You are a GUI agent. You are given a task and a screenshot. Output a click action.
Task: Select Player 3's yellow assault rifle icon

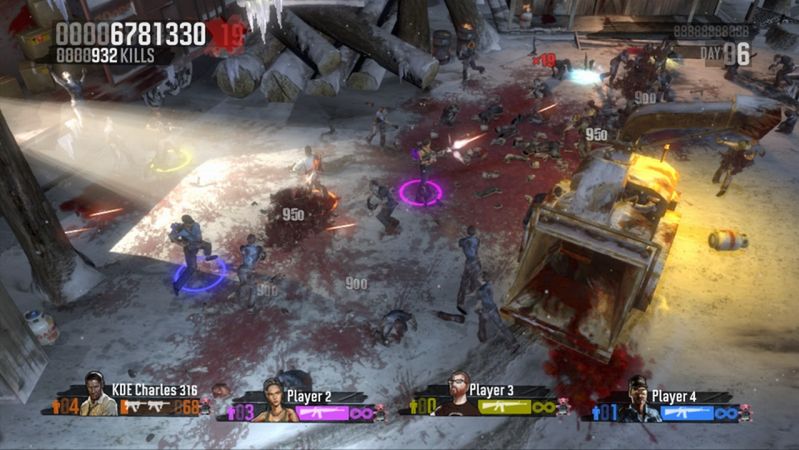503,406
